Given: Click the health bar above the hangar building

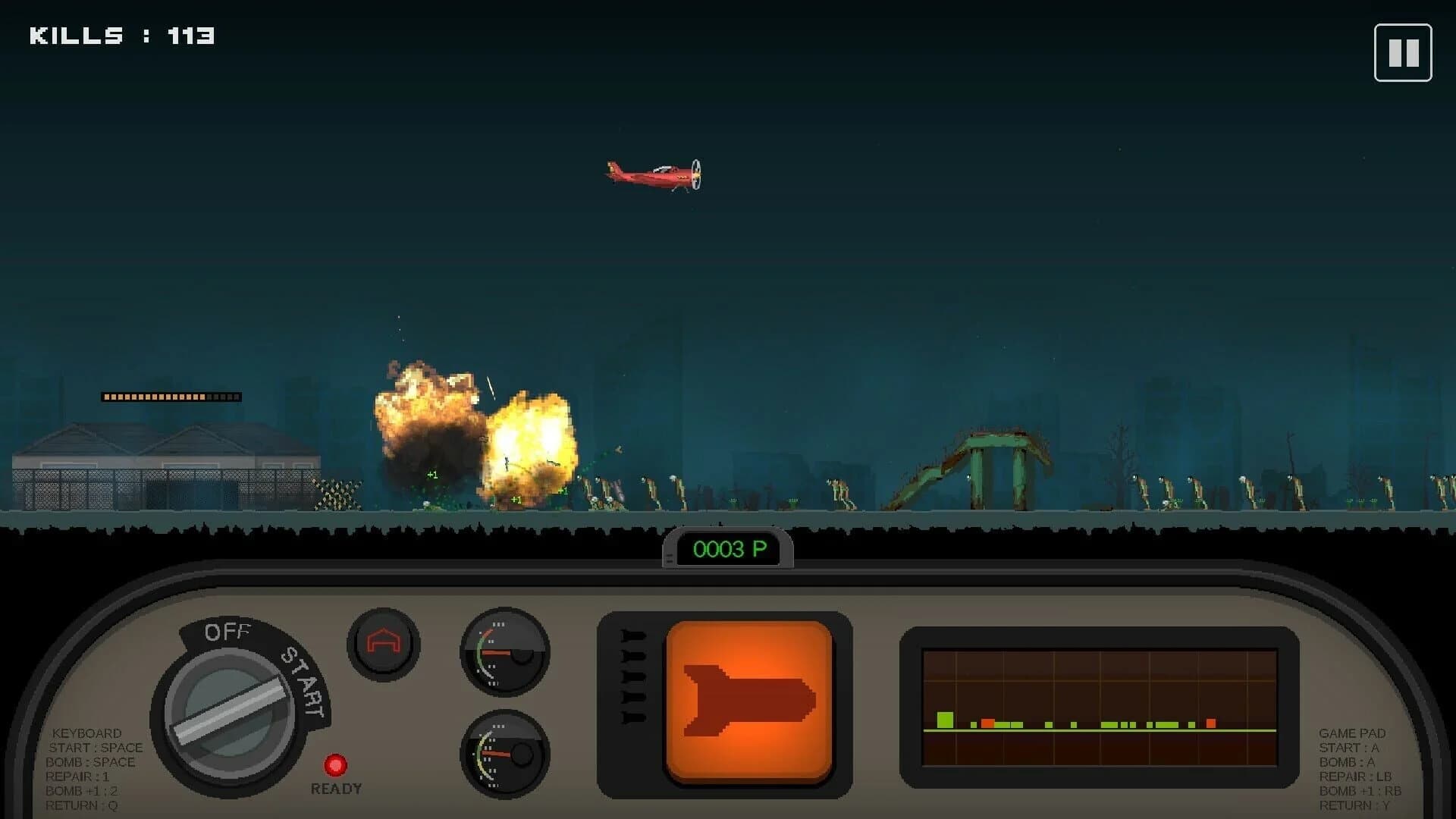Looking at the screenshot, I should click(x=171, y=396).
